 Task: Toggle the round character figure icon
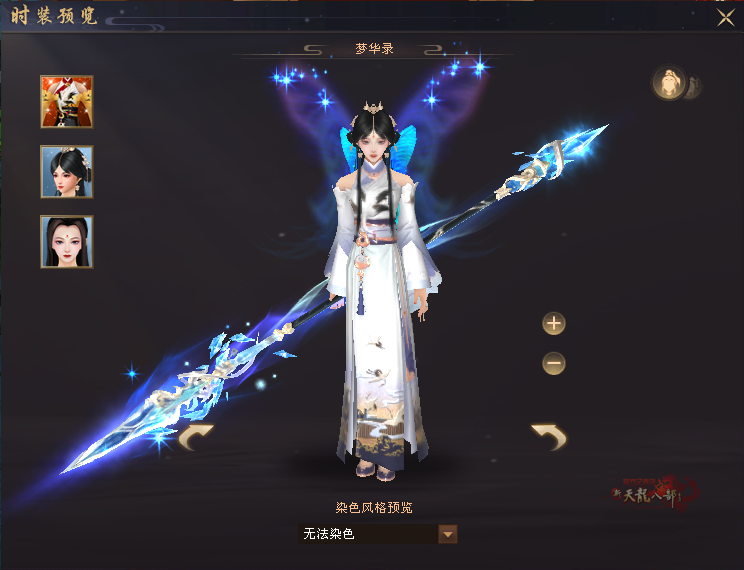pos(668,83)
